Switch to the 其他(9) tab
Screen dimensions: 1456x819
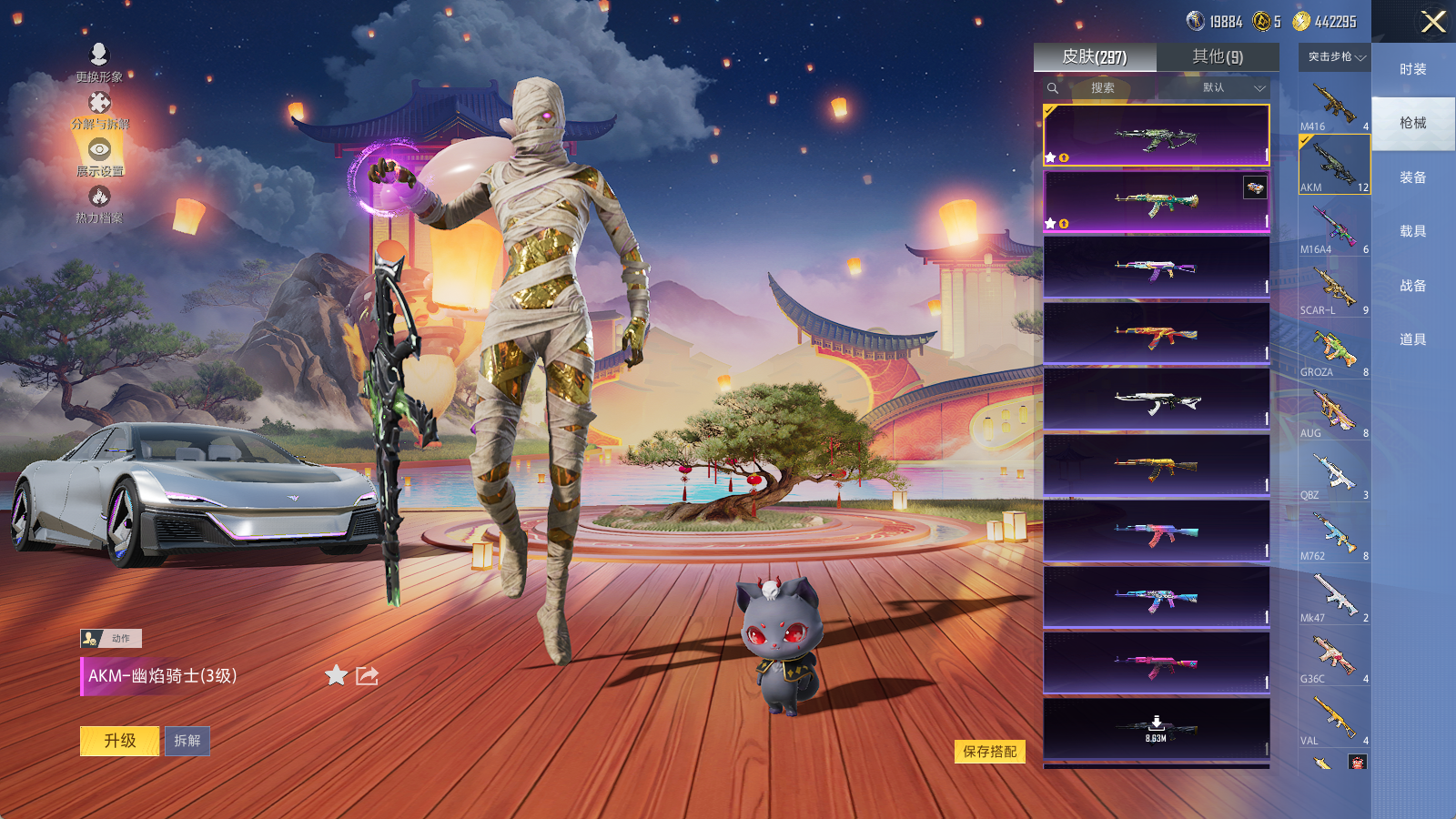[1218, 56]
